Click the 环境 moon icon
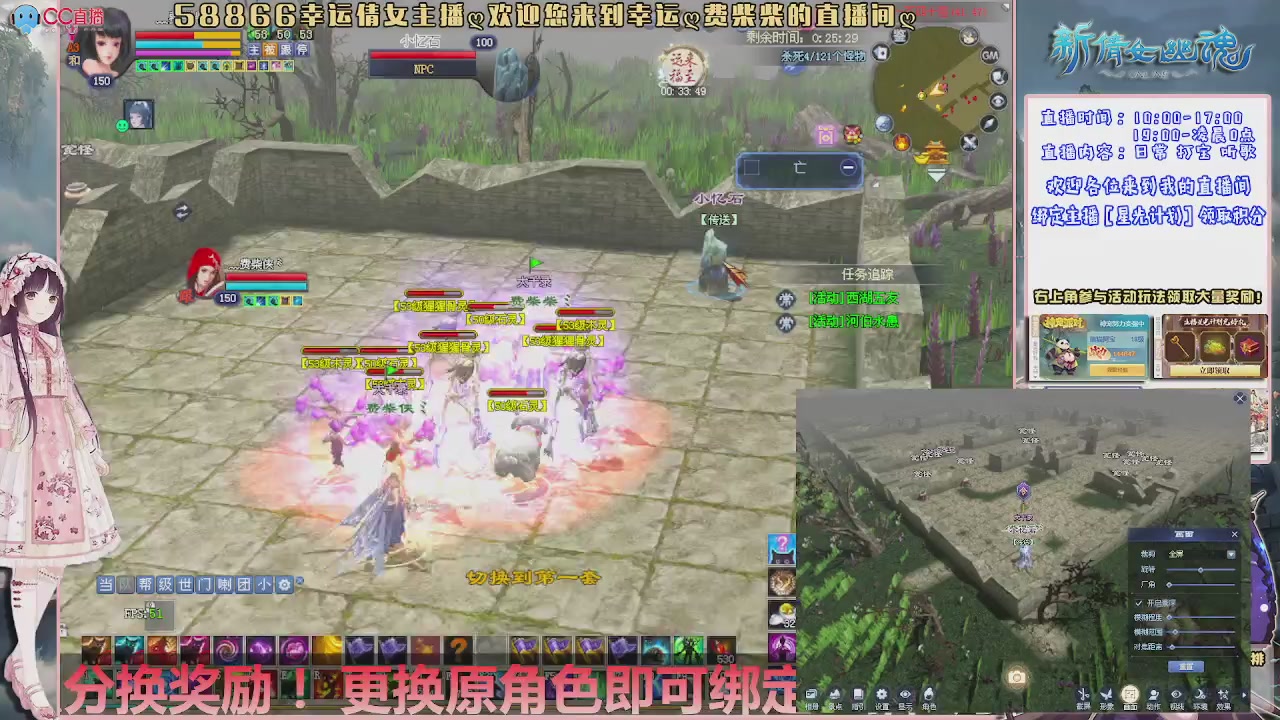 [x=1200, y=693]
